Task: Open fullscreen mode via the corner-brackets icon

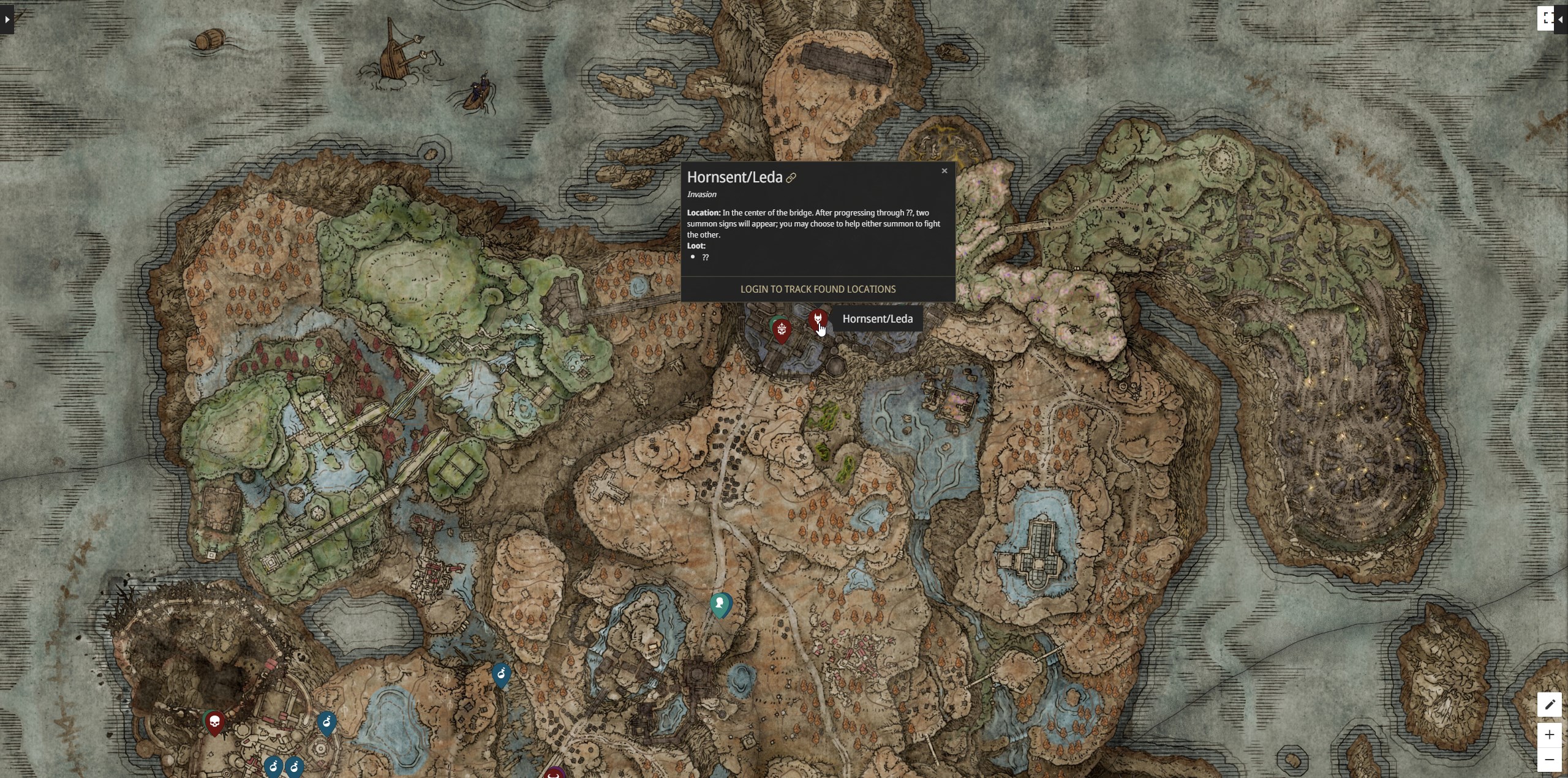Action: pyautogui.click(x=1546, y=17)
